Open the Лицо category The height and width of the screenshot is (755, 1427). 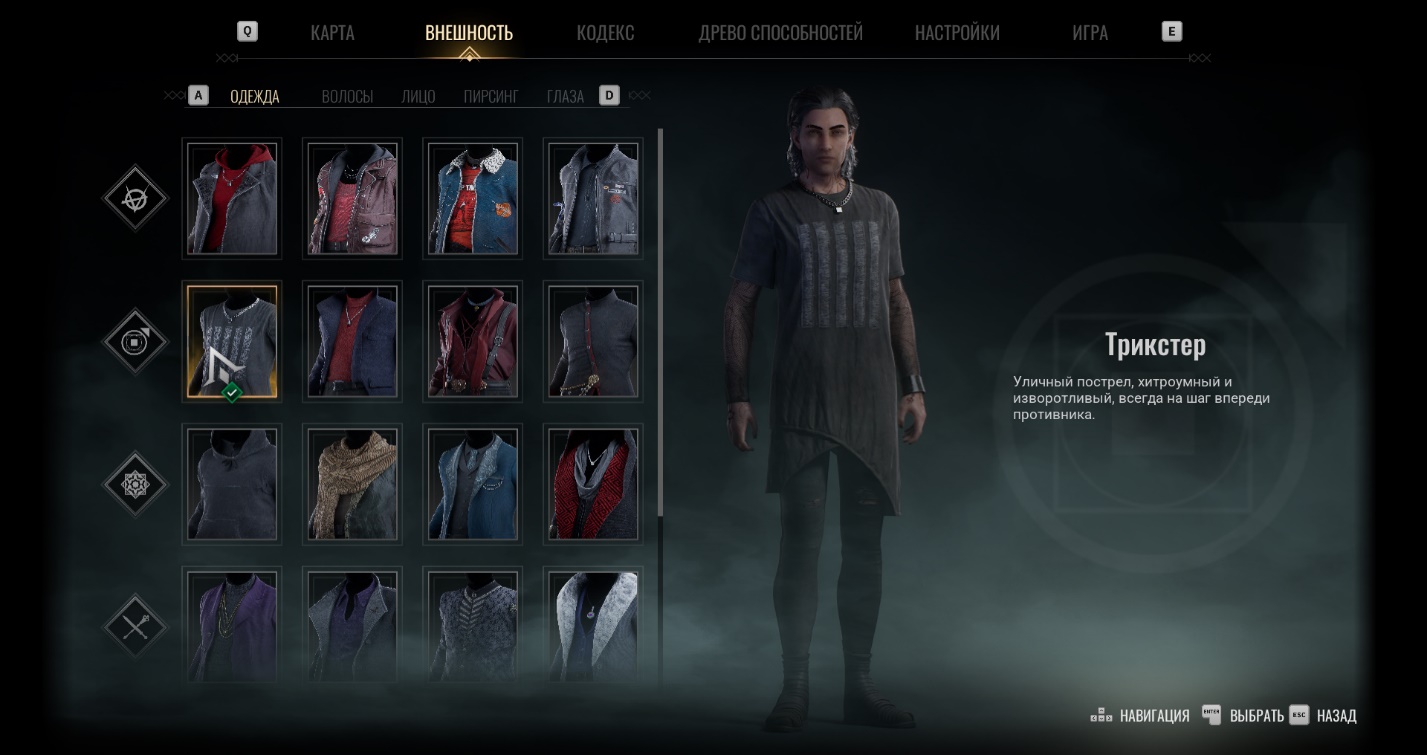[x=418, y=97]
